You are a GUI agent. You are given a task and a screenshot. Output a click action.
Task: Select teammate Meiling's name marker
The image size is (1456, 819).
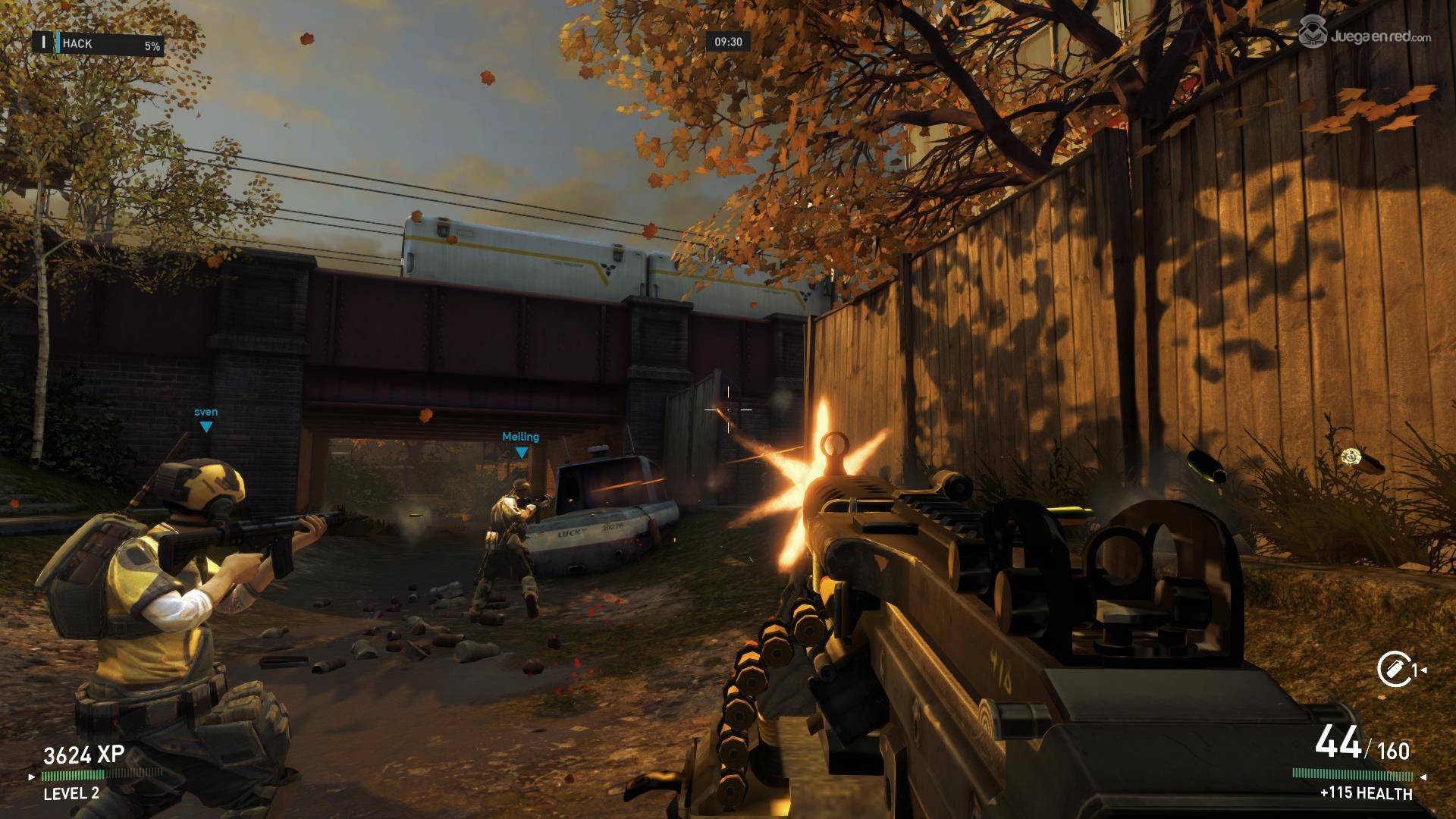pos(520,437)
